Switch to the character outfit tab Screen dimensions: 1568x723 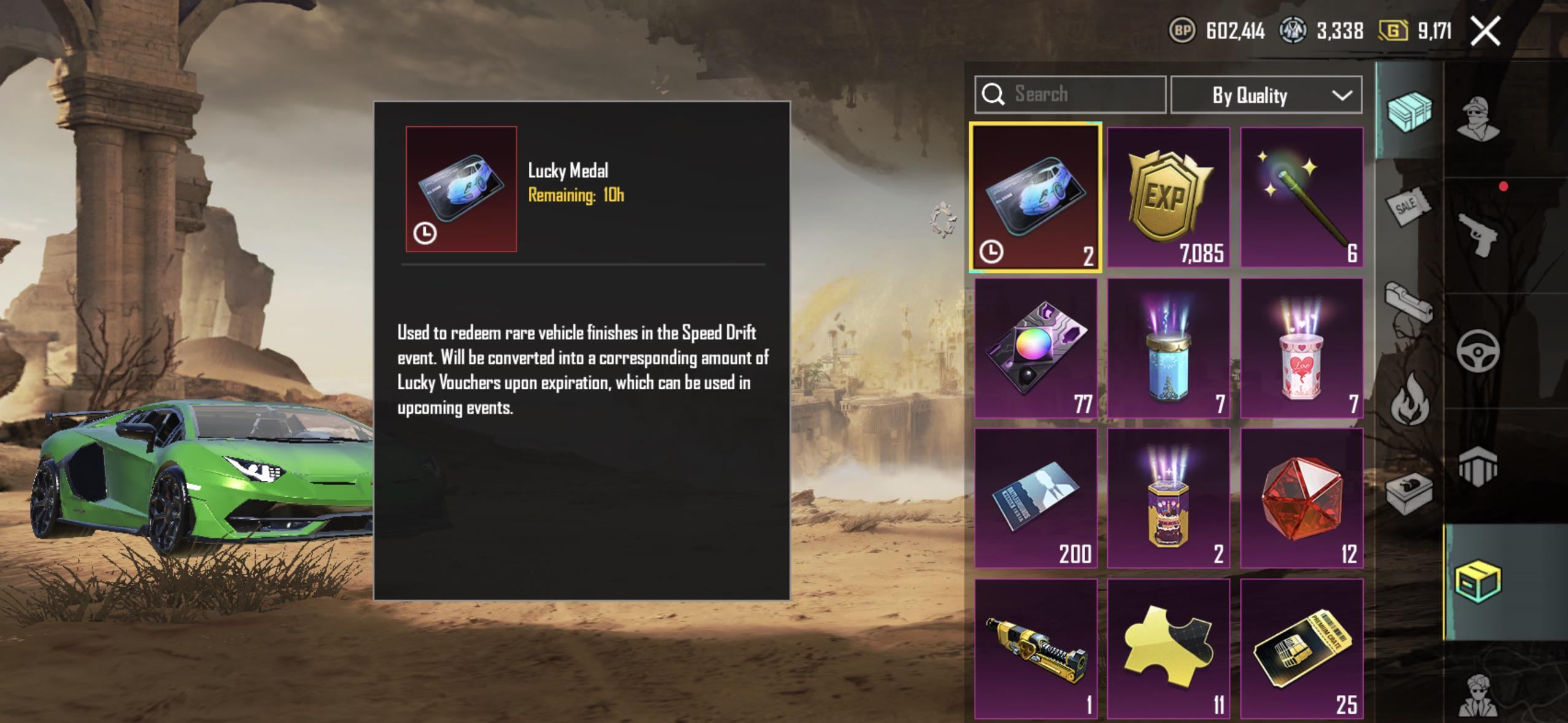click(x=1478, y=120)
